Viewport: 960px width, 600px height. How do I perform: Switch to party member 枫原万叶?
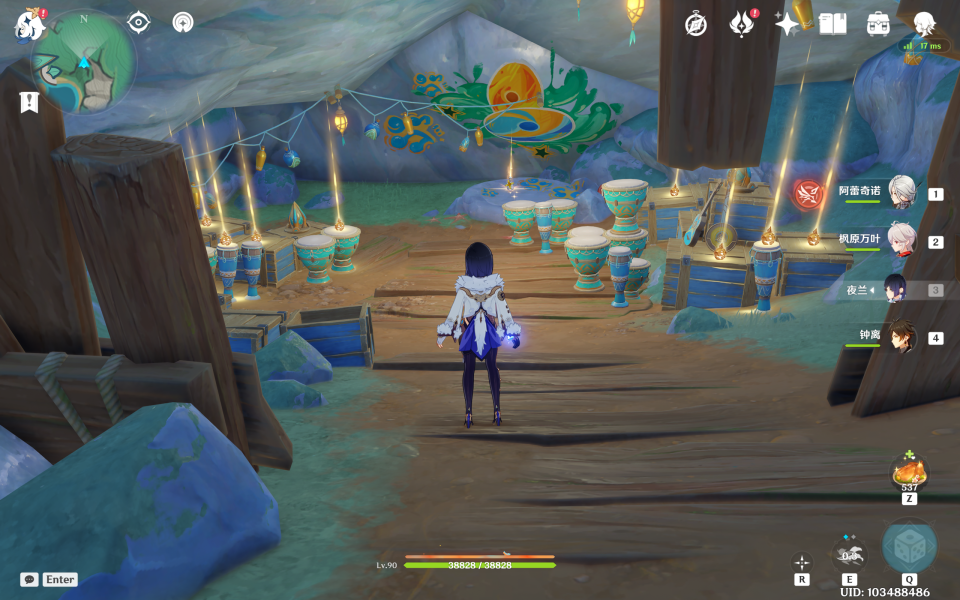902,241
